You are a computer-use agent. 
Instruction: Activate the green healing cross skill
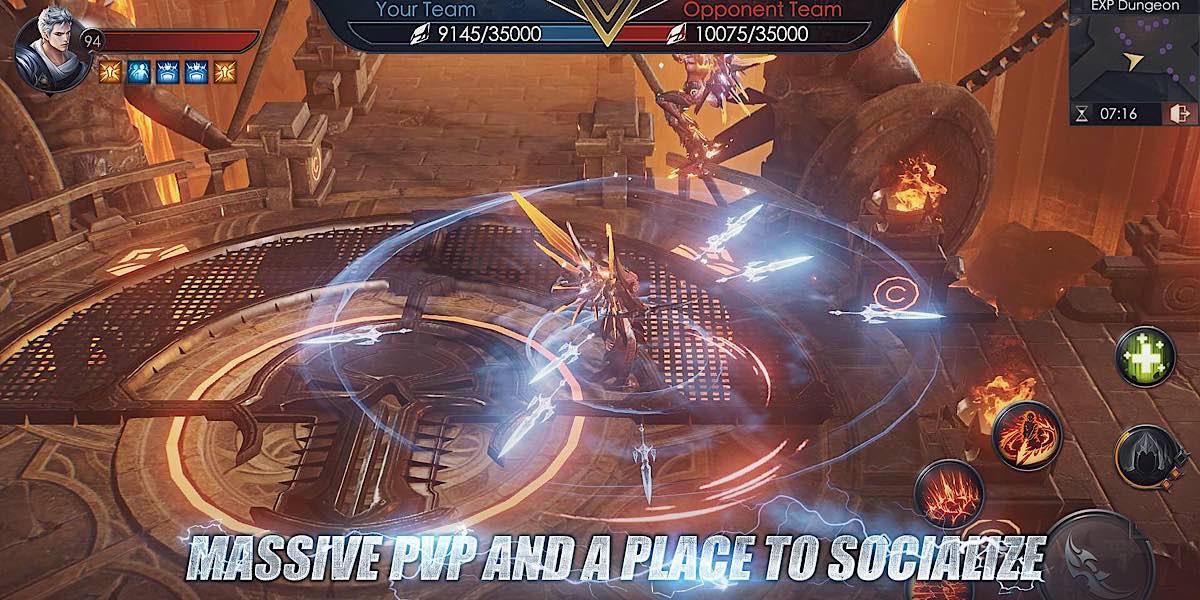click(1145, 357)
